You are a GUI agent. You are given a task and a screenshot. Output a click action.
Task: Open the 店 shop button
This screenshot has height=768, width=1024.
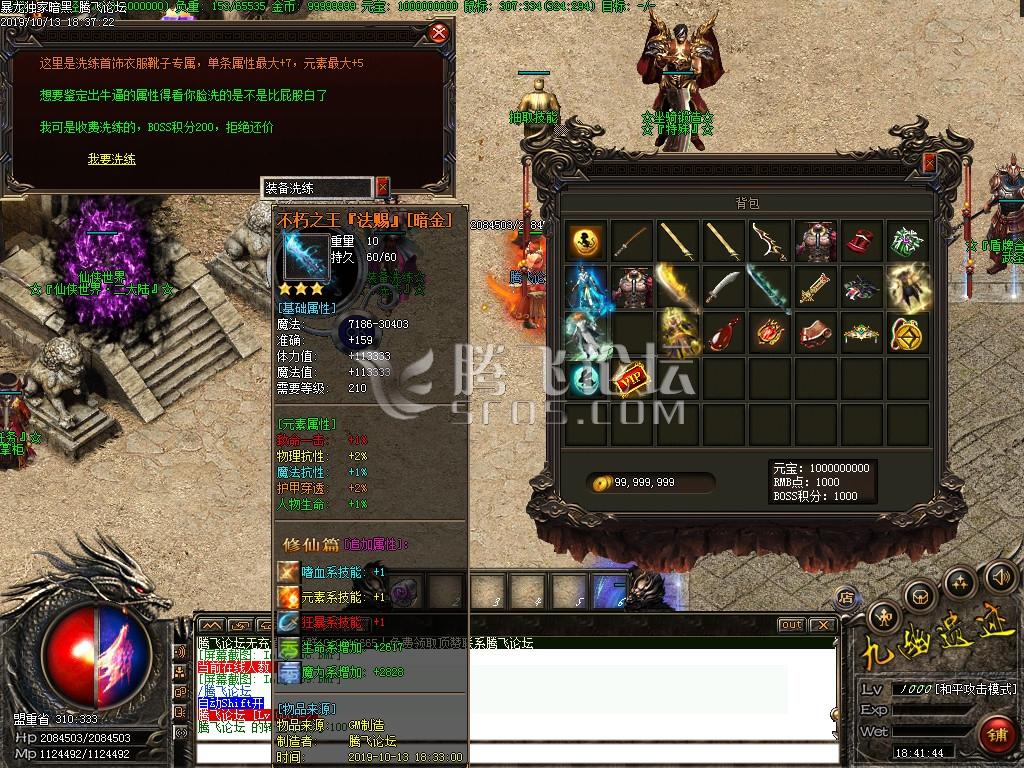[847, 598]
